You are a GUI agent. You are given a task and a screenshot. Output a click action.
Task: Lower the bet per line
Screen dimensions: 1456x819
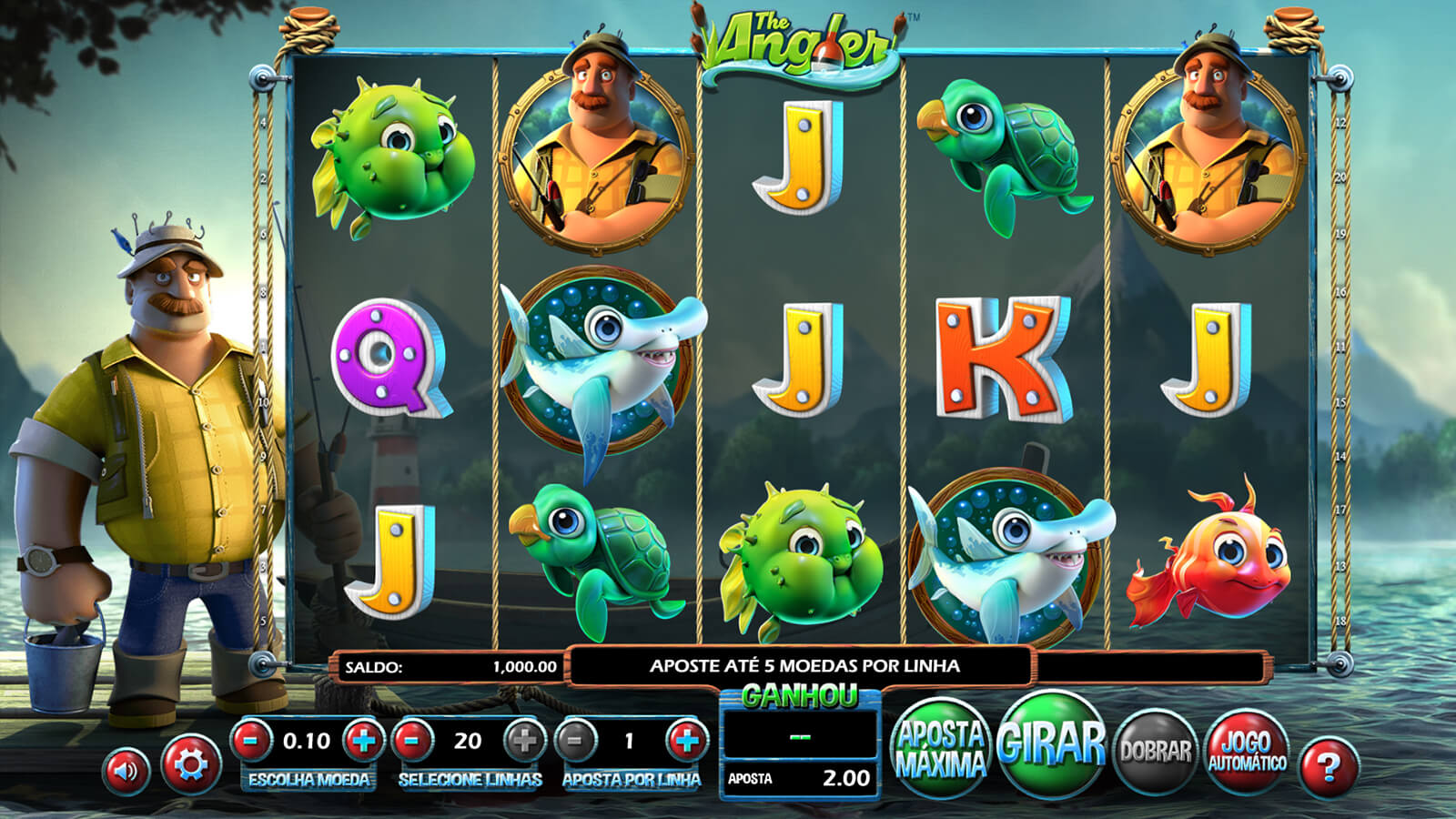click(x=575, y=741)
